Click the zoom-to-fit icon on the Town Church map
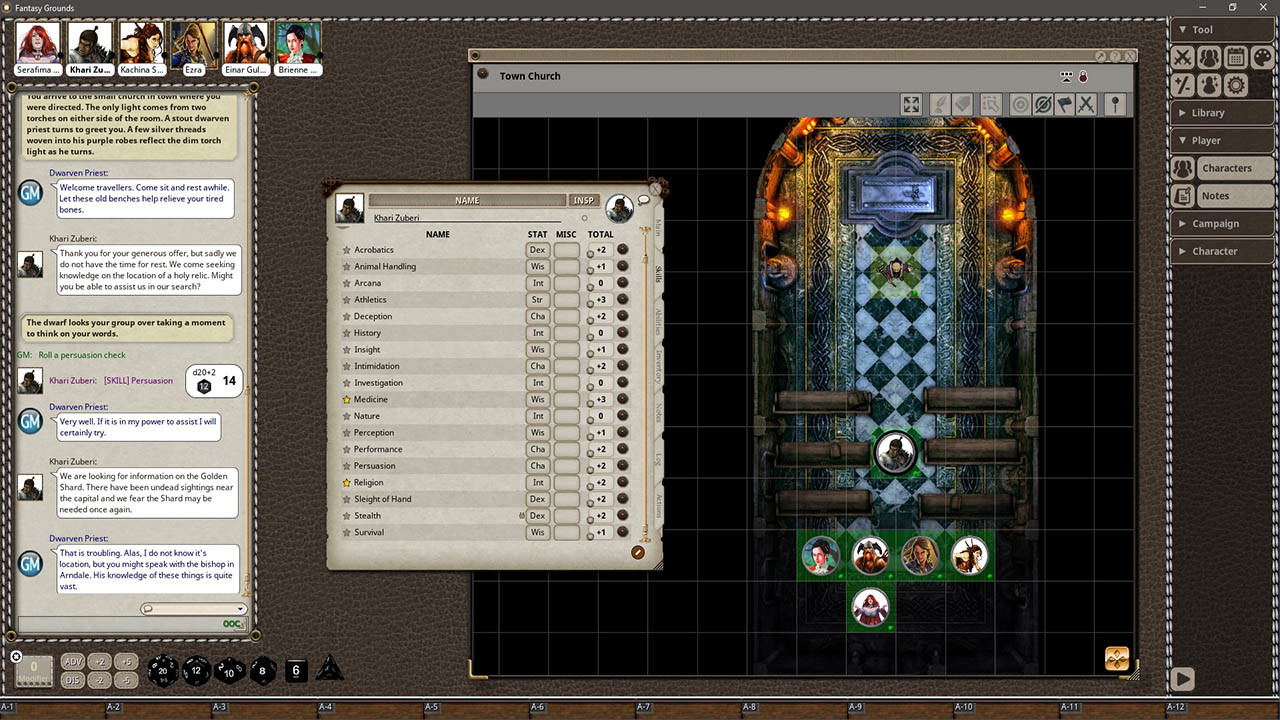The height and width of the screenshot is (720, 1280). click(911, 103)
